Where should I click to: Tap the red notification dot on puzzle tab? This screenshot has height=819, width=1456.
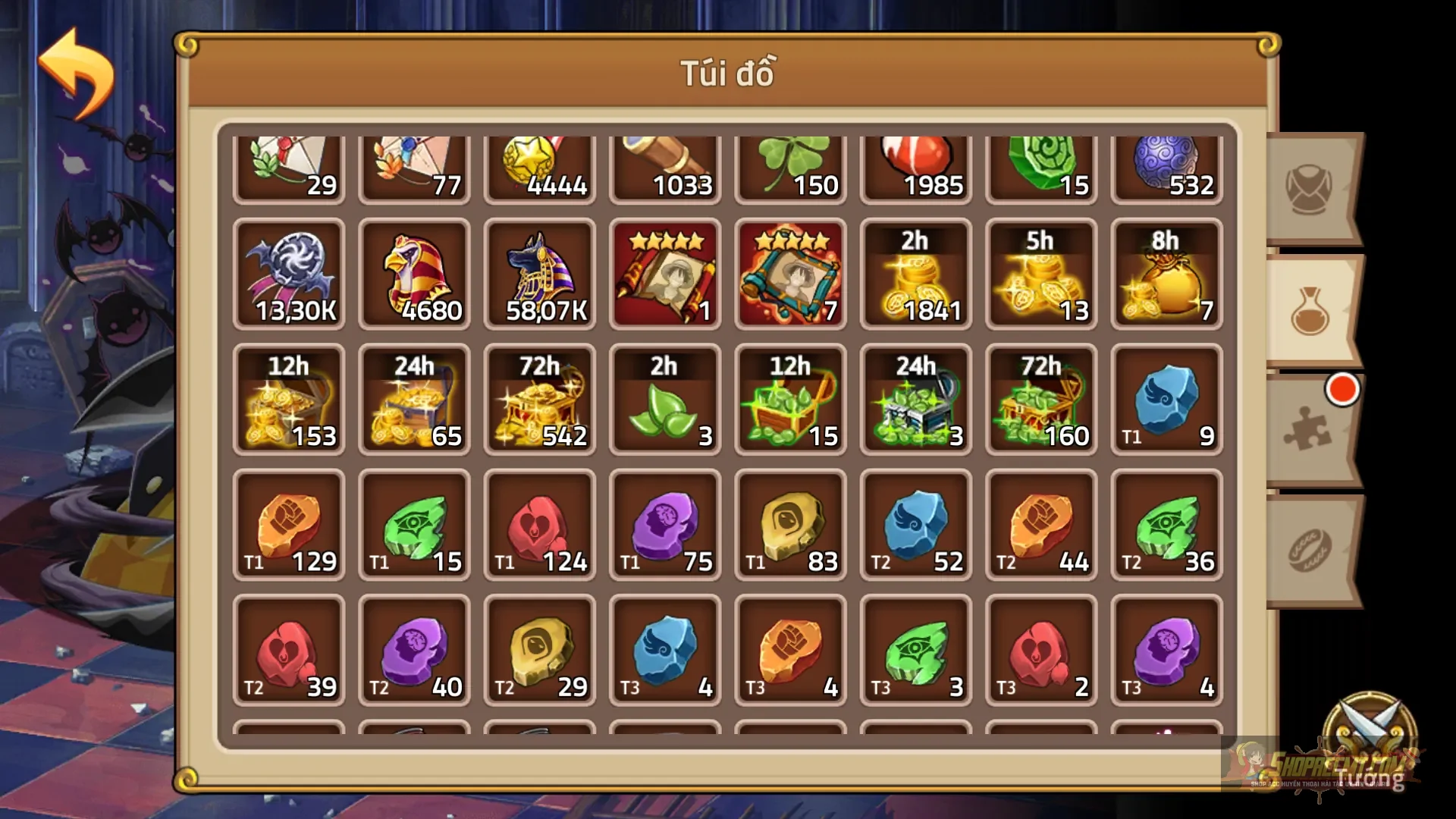tap(1342, 388)
